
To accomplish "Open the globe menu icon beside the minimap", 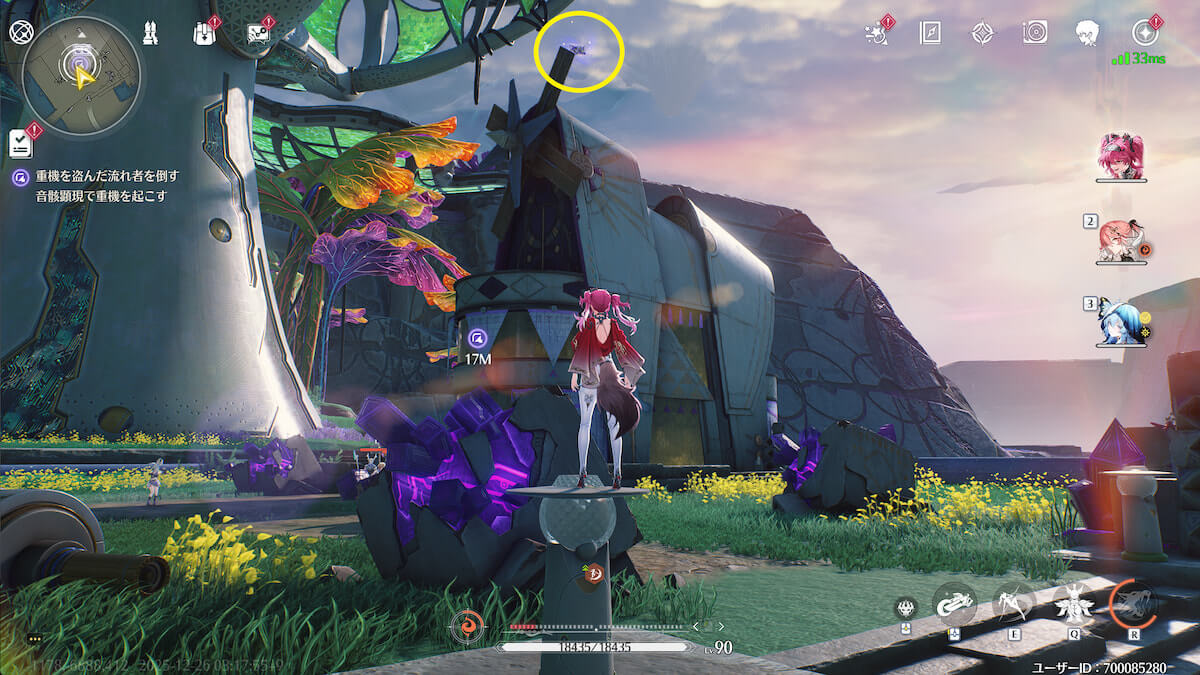I will (x=19, y=31).
